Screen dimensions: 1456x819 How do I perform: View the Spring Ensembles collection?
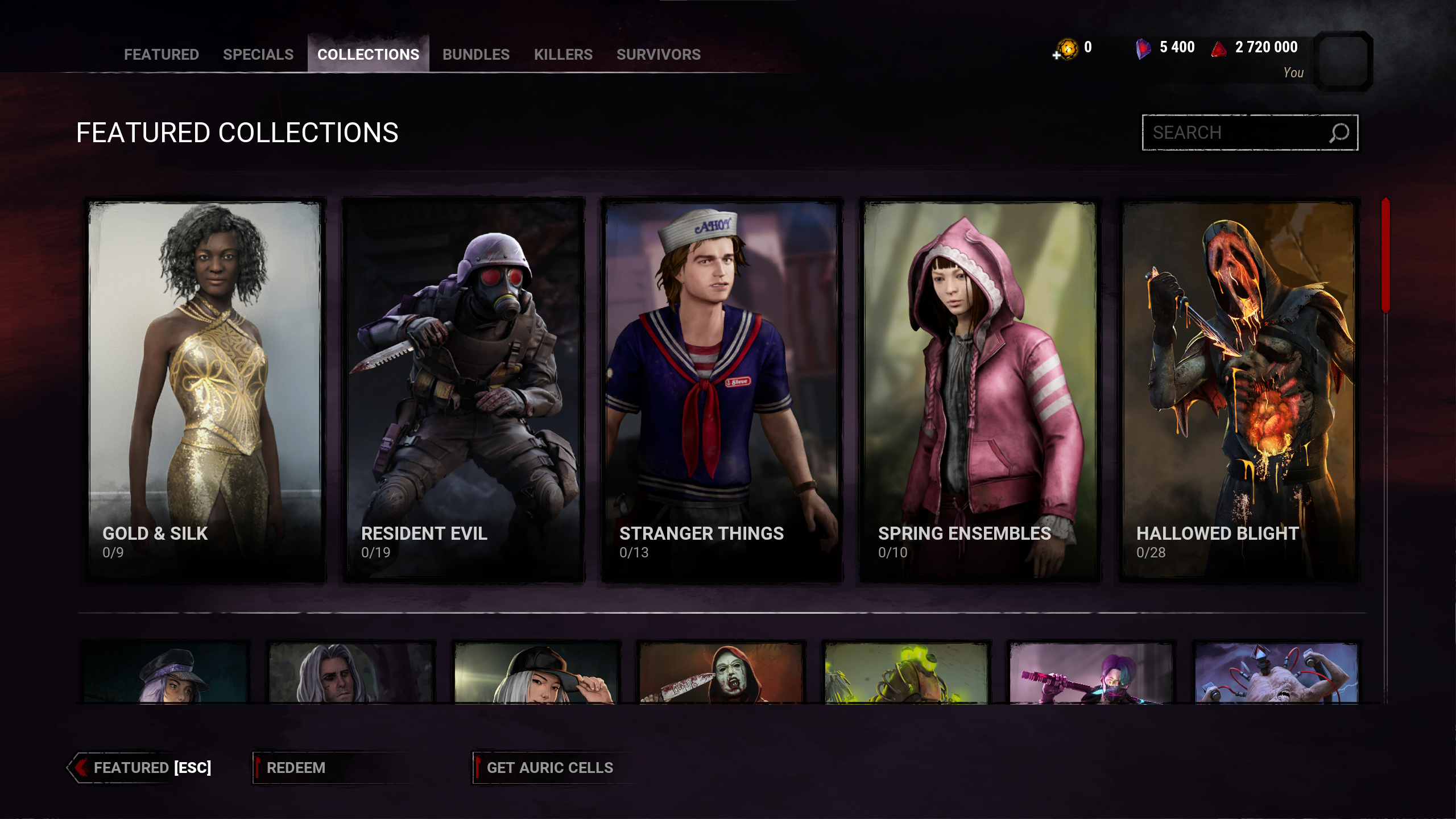981,390
